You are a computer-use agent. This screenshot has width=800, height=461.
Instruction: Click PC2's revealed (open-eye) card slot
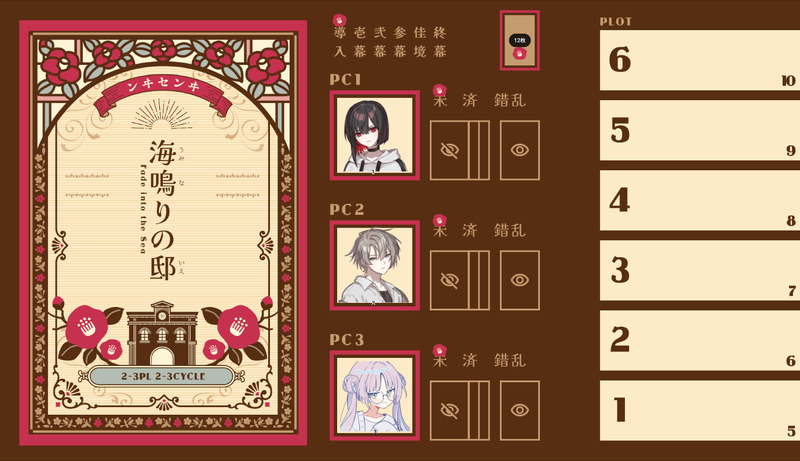[x=519, y=280]
